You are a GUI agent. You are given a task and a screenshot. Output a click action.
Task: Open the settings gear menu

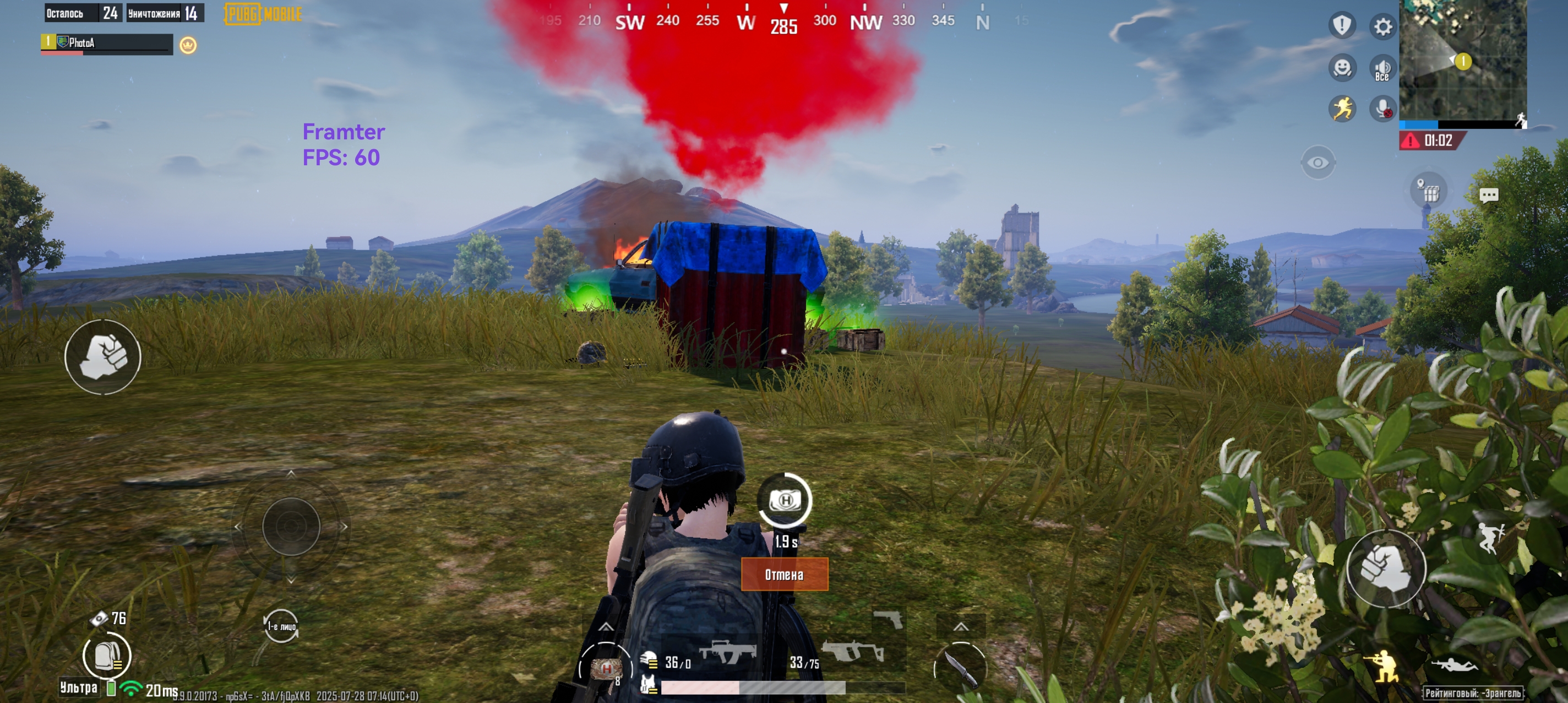tap(1382, 27)
